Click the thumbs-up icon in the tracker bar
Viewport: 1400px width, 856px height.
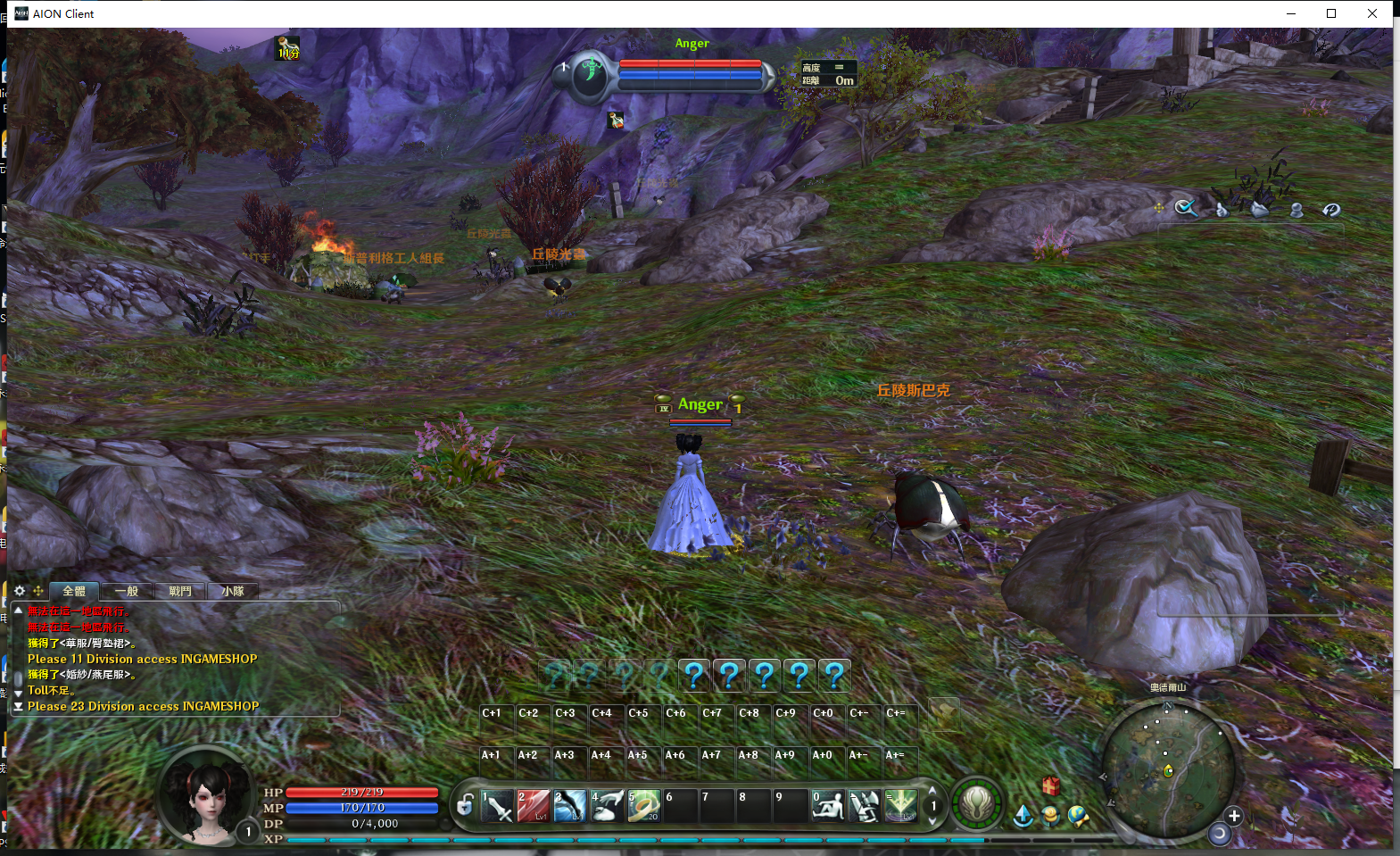click(1222, 210)
